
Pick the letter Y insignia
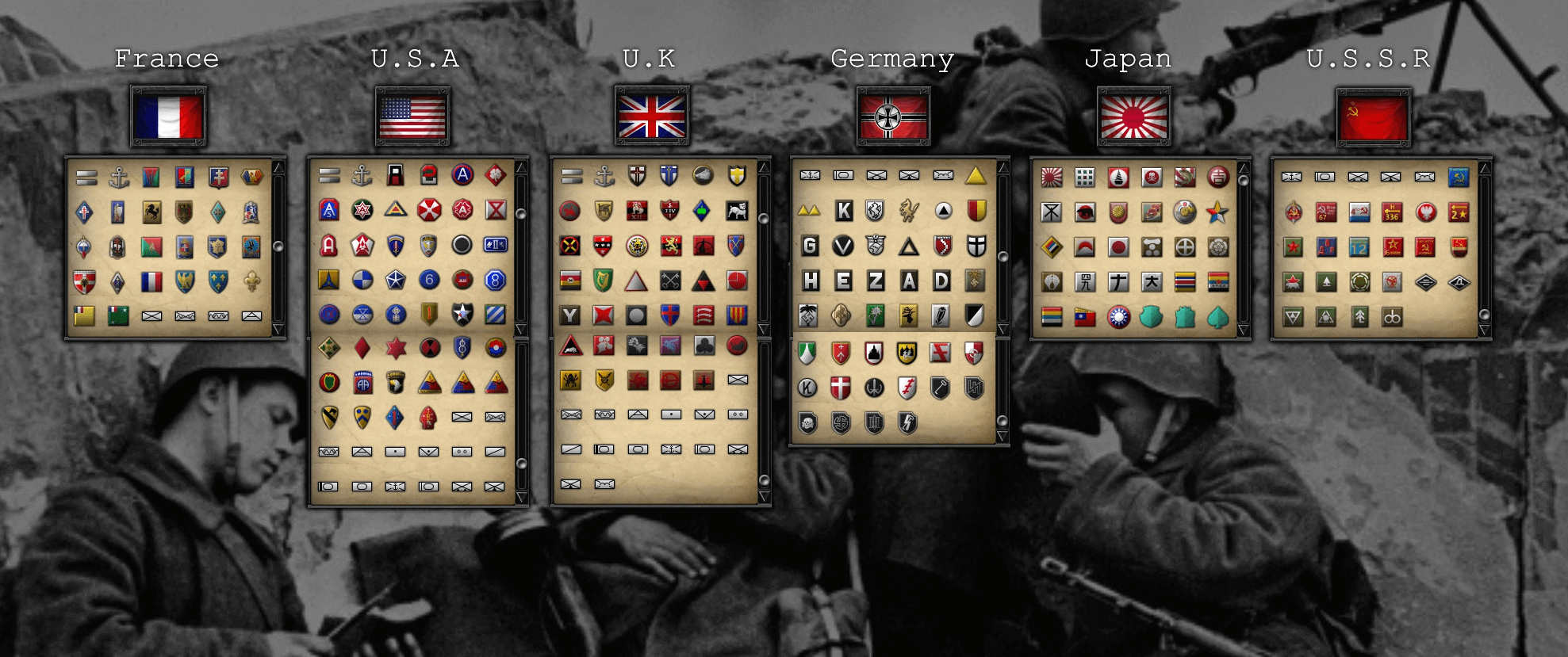(x=569, y=315)
